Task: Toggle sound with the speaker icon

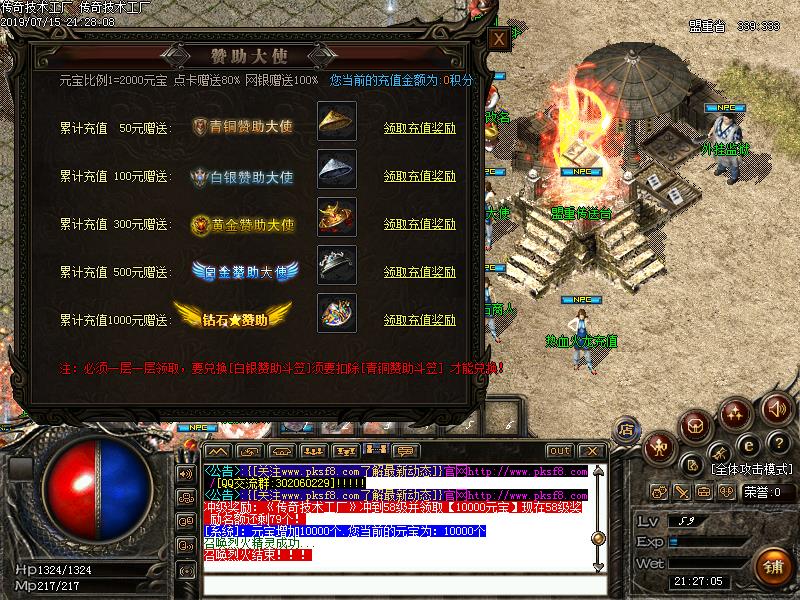Action: (776, 408)
